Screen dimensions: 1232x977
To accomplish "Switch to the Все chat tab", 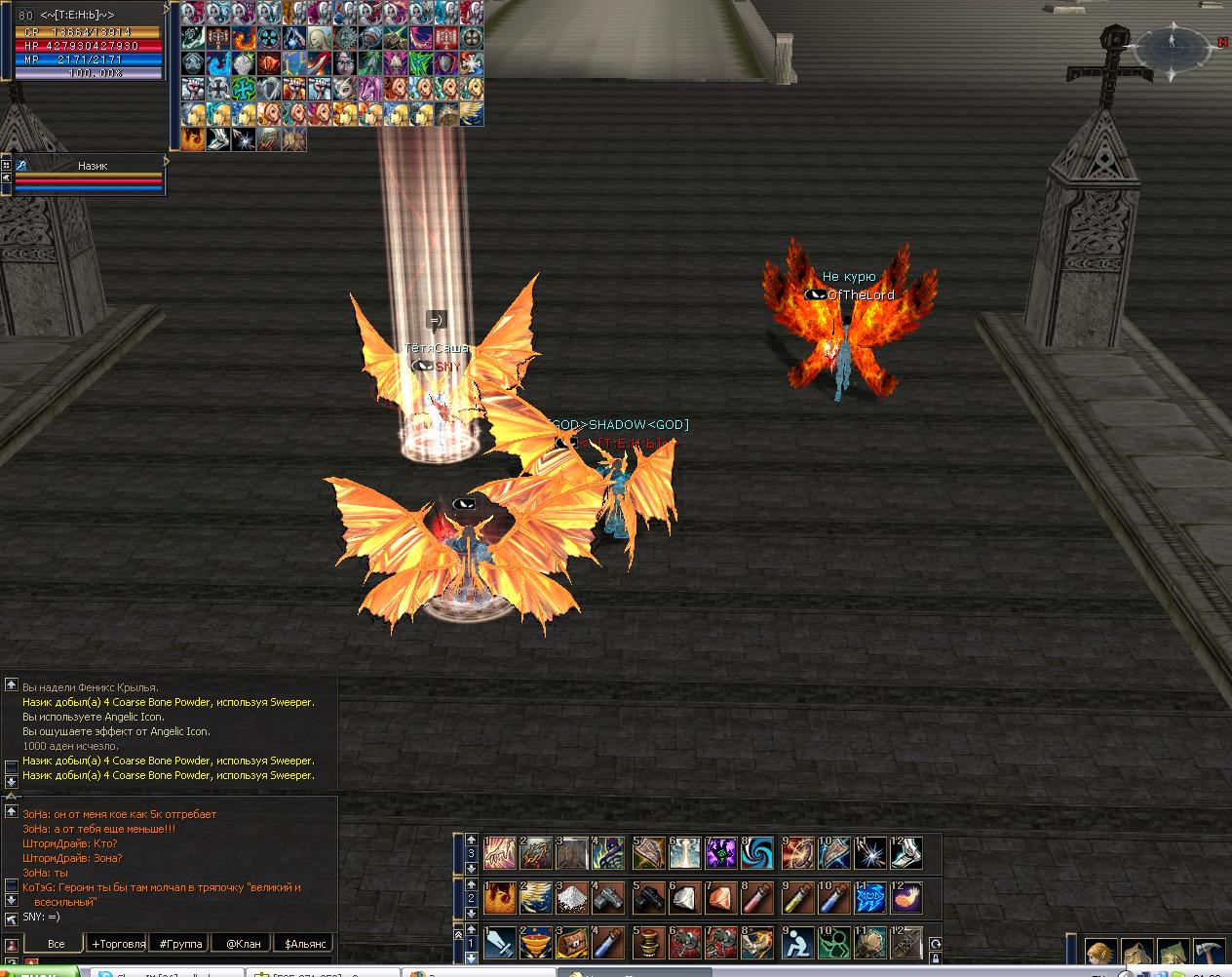I will [57, 943].
